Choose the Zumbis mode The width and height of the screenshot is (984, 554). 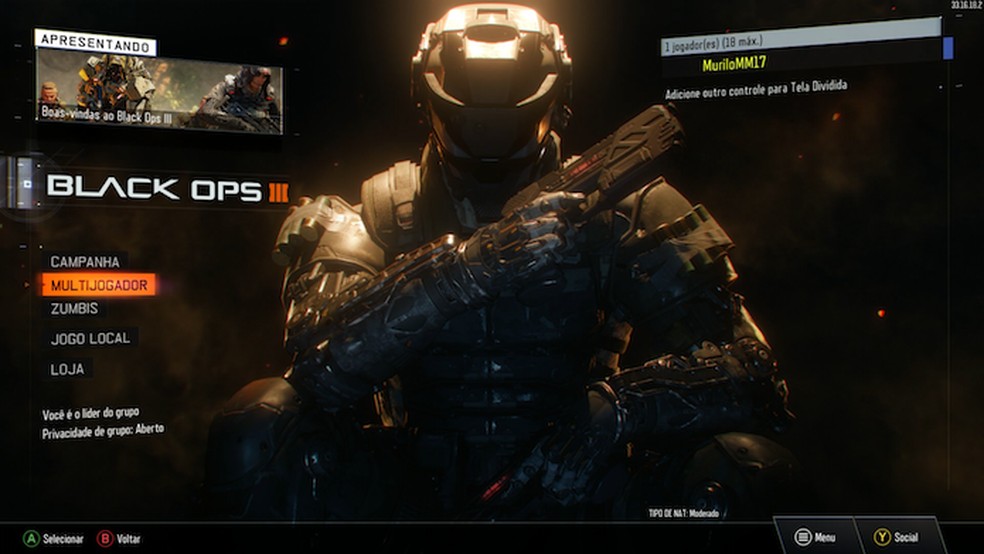[x=75, y=309]
